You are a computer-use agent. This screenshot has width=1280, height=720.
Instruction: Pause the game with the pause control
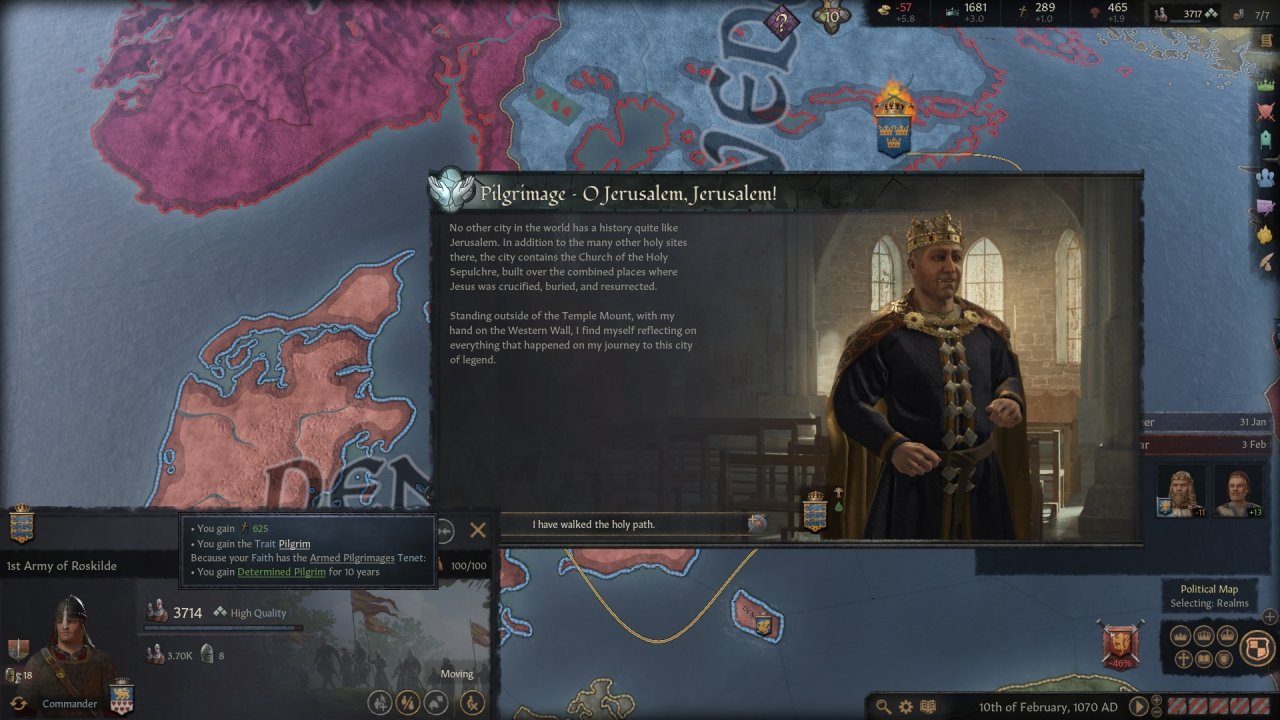1139,706
